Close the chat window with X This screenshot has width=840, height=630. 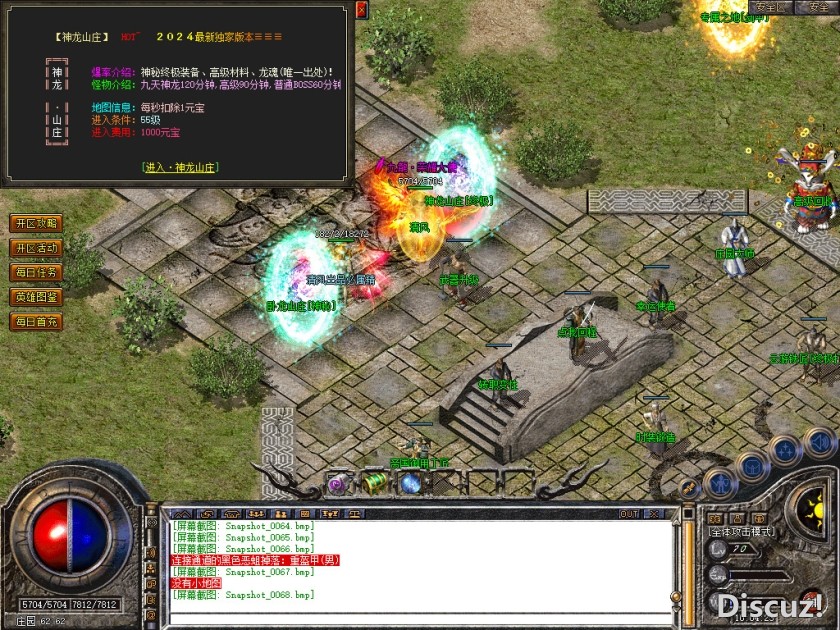pos(656,514)
